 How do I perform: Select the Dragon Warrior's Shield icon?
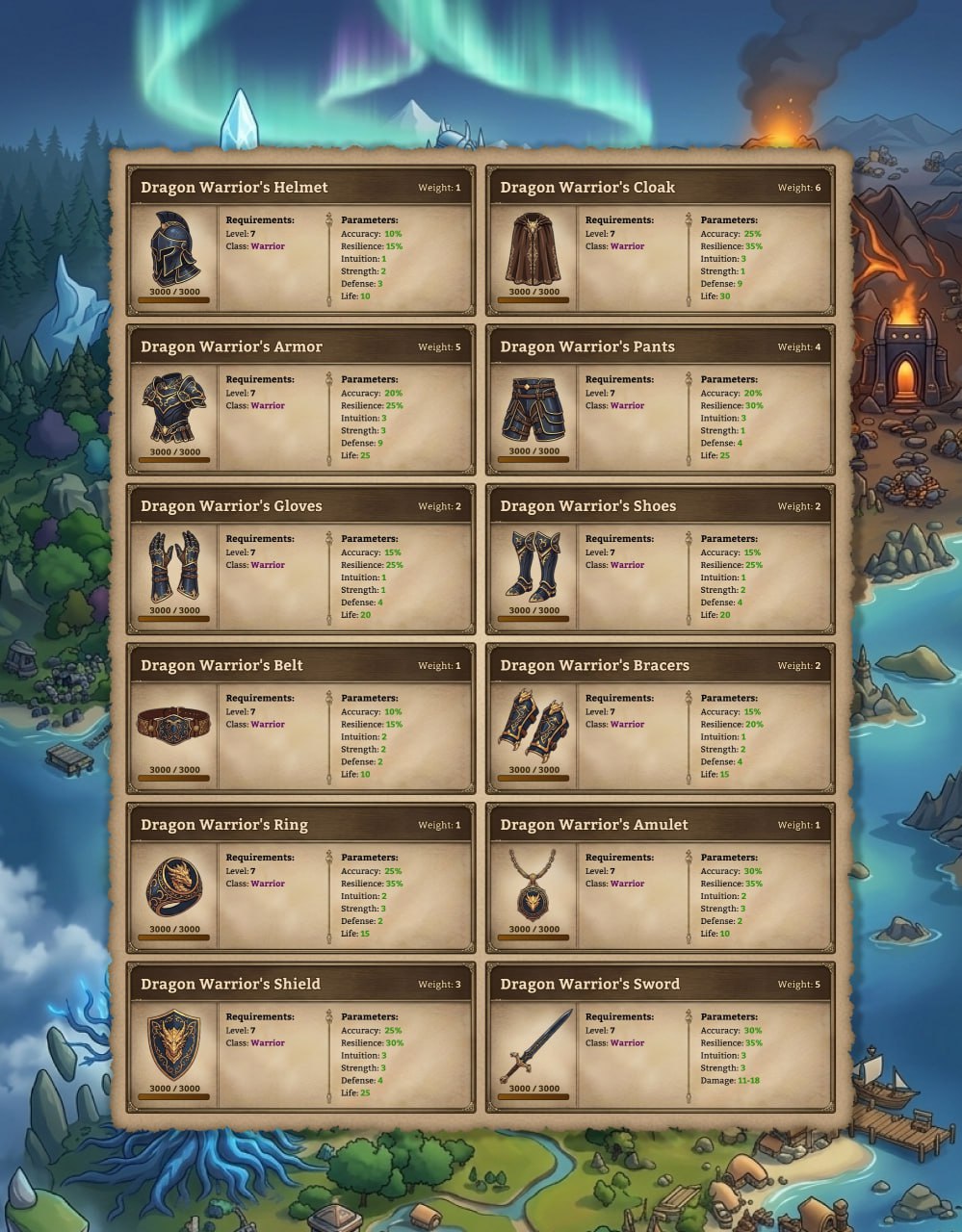tap(174, 1044)
